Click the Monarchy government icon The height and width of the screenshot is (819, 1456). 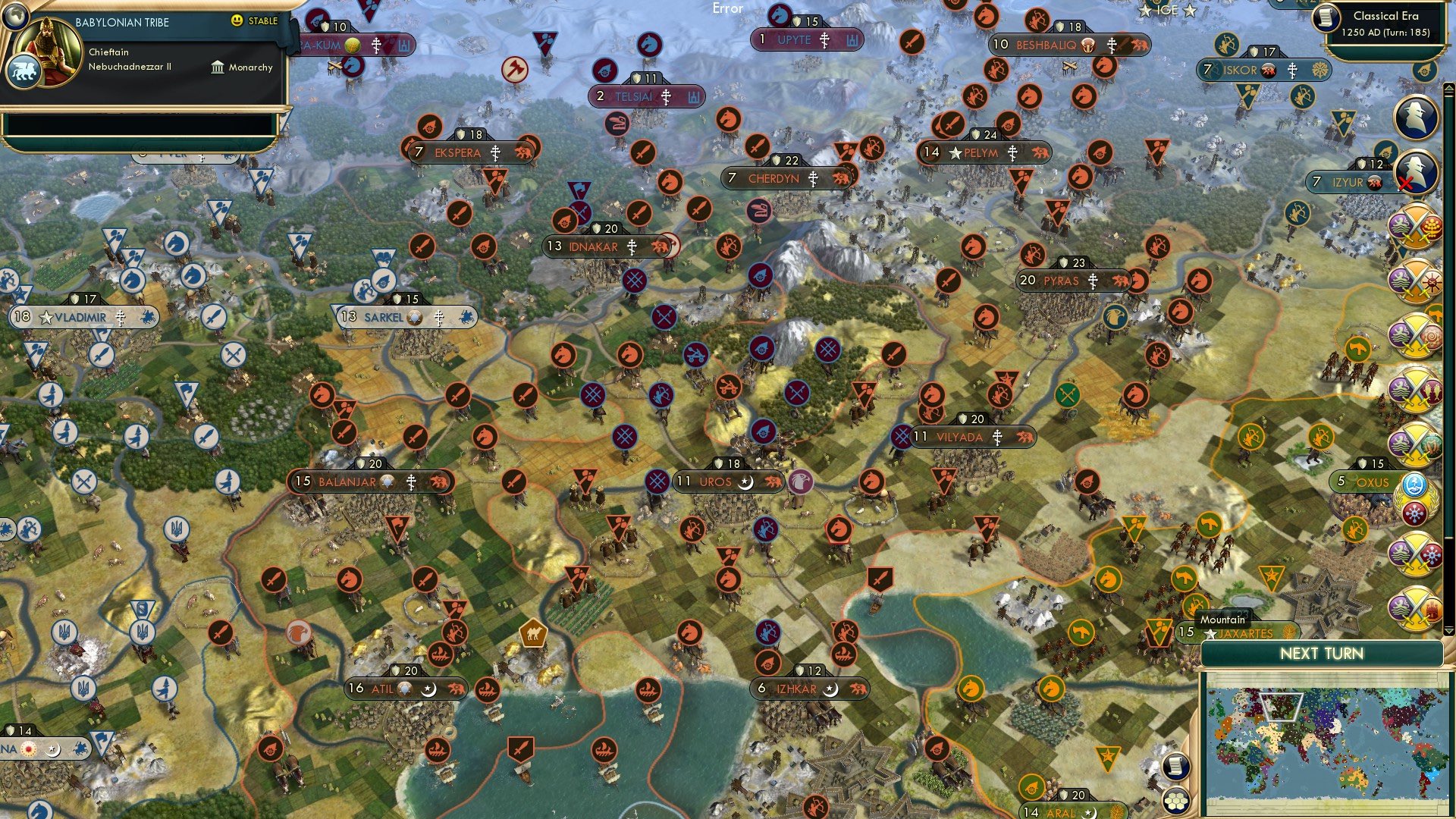pyautogui.click(x=219, y=67)
